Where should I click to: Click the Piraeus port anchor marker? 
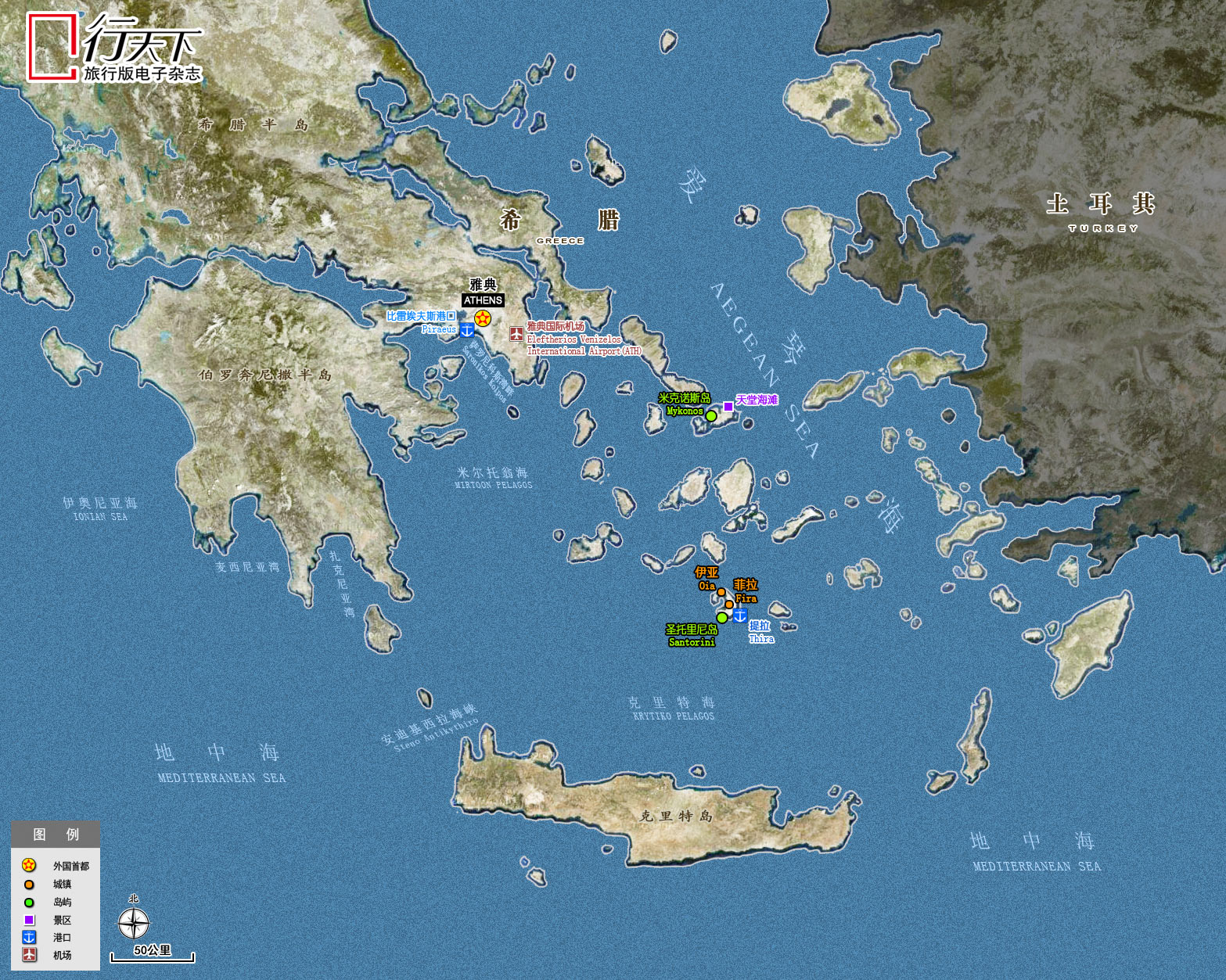pos(467,330)
